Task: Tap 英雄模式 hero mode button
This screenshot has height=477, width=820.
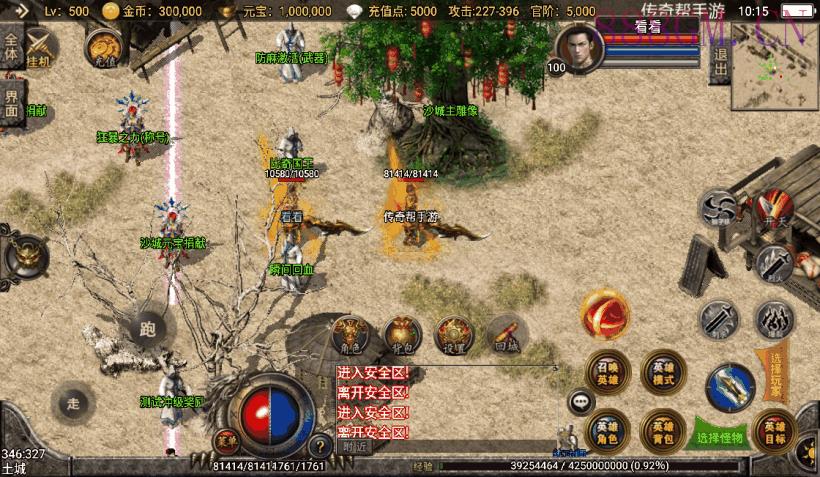Action: pyautogui.click(x=662, y=371)
